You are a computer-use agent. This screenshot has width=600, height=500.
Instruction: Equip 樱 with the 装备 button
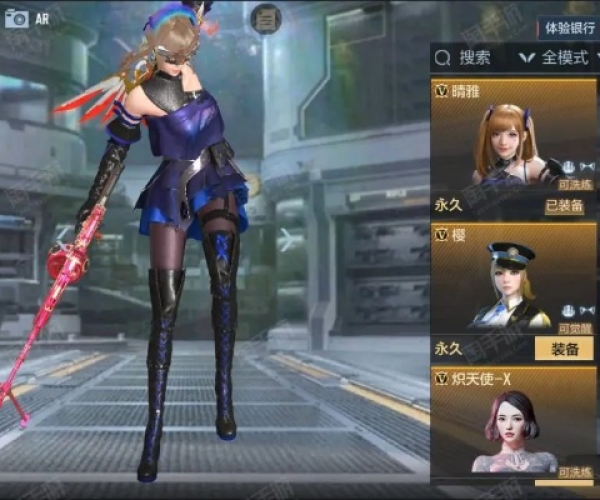pyautogui.click(x=564, y=349)
